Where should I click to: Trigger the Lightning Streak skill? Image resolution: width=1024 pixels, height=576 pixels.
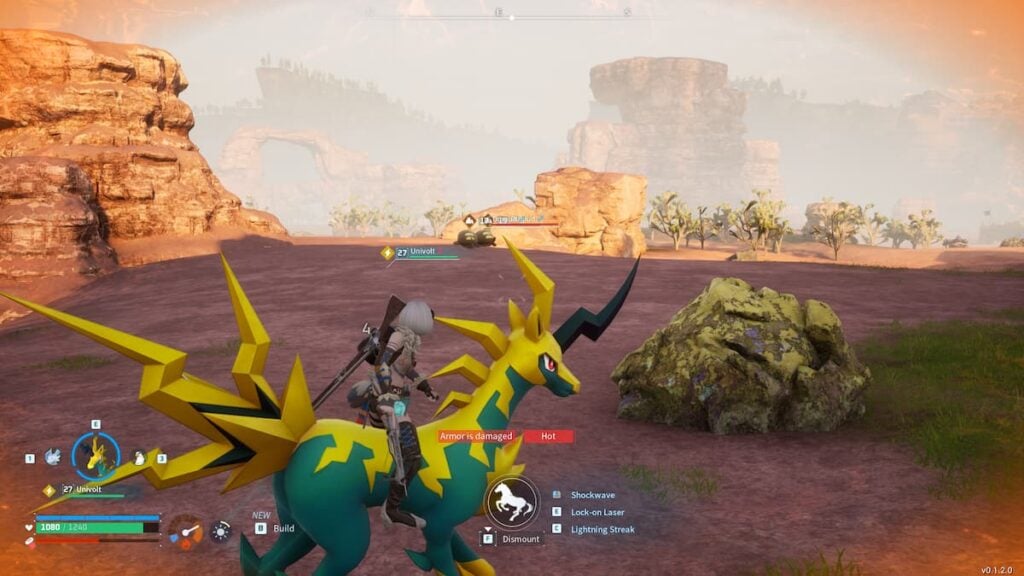pyautogui.click(x=601, y=529)
